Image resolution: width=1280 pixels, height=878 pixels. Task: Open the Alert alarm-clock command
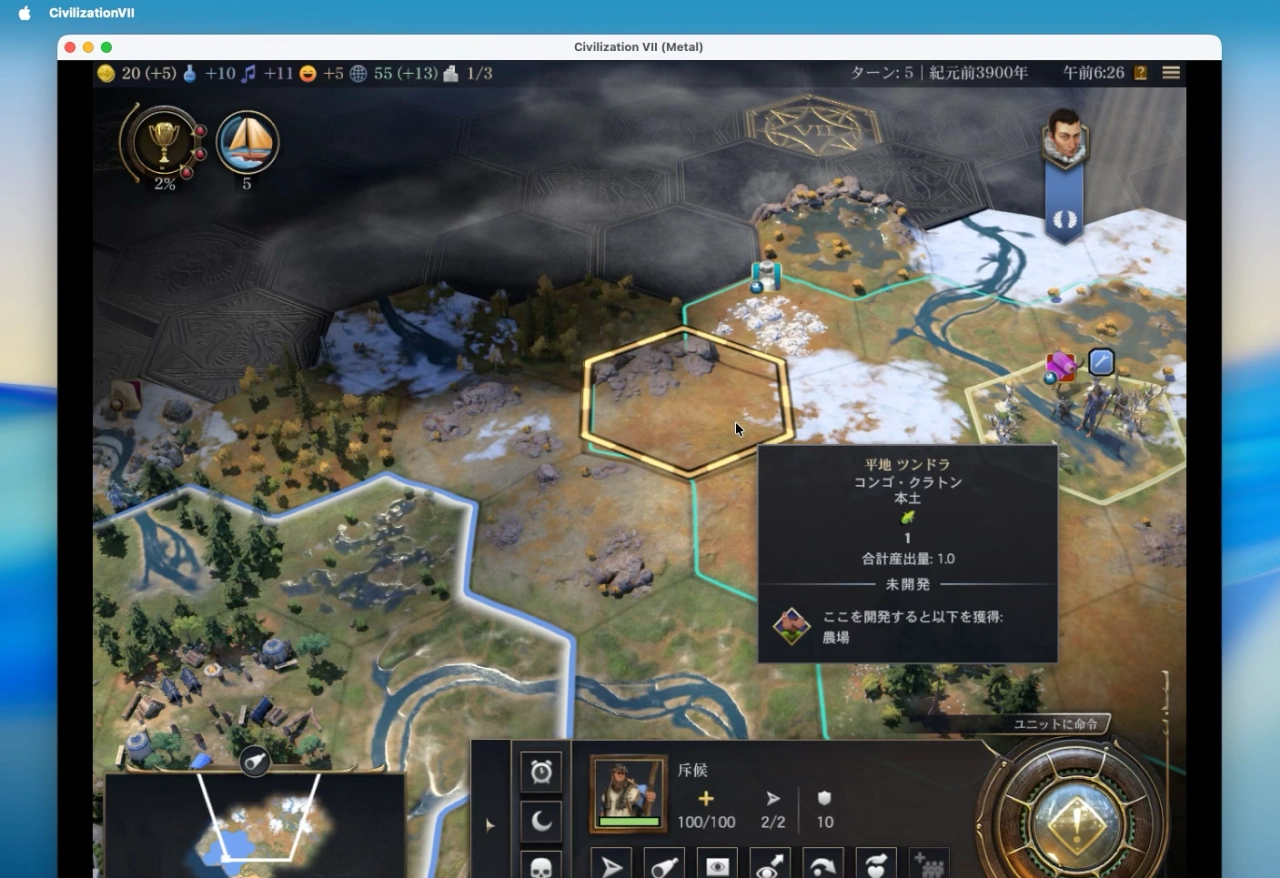pos(541,770)
